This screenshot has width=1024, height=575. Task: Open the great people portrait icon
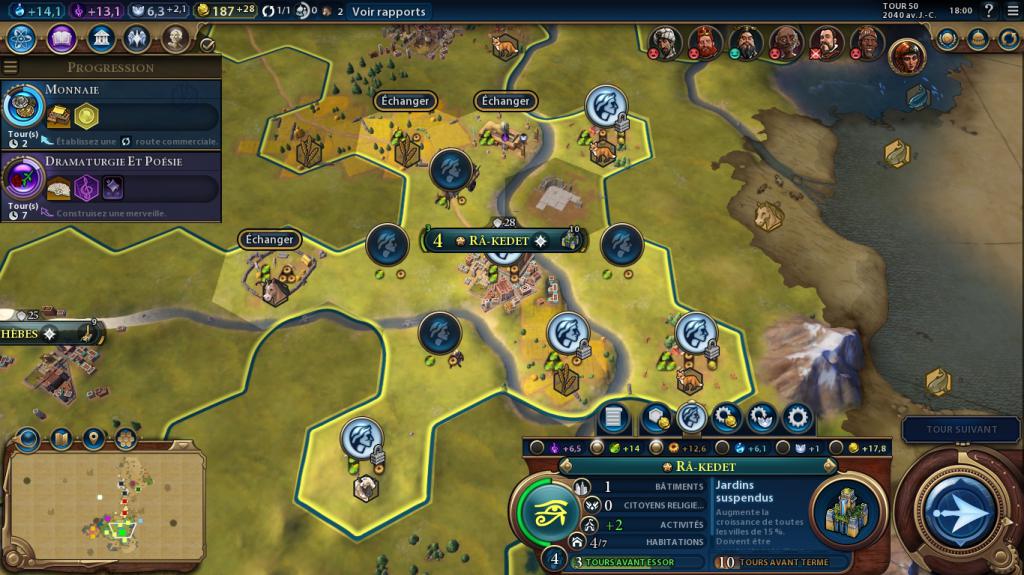(176, 39)
